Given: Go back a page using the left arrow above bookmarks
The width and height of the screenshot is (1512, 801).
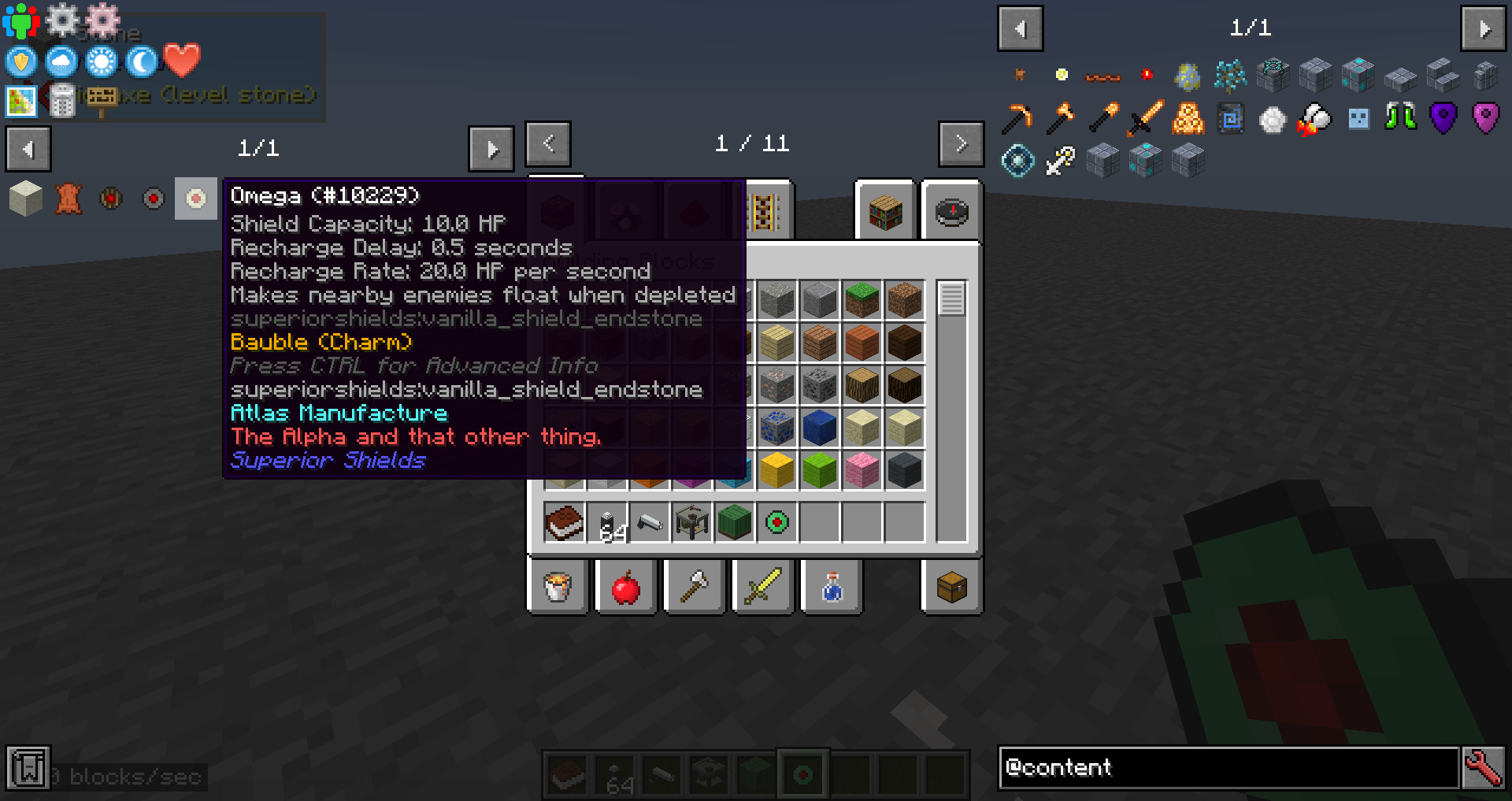Looking at the screenshot, I should pyautogui.click(x=28, y=149).
